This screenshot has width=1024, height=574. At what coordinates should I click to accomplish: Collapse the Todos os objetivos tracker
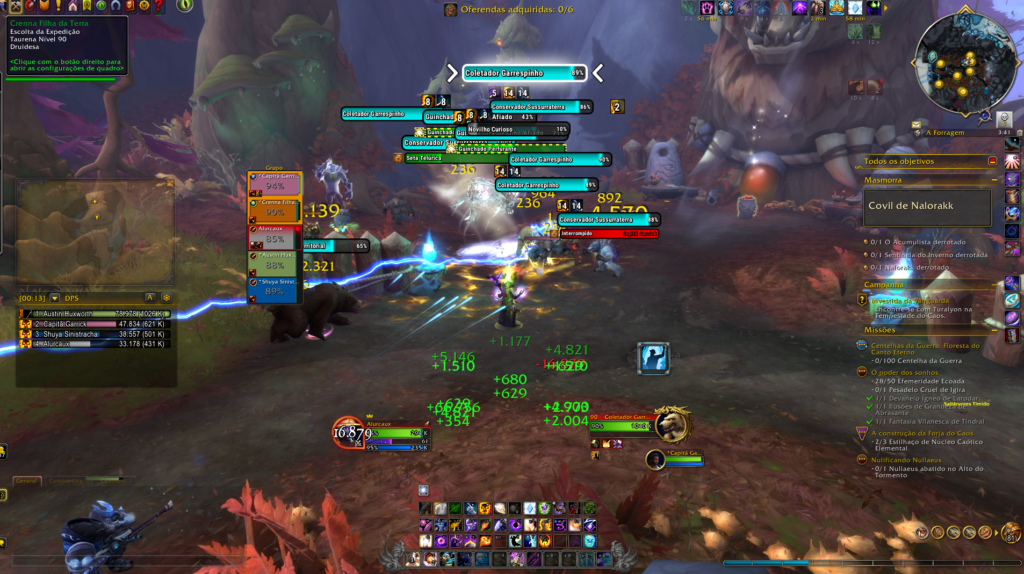point(992,160)
